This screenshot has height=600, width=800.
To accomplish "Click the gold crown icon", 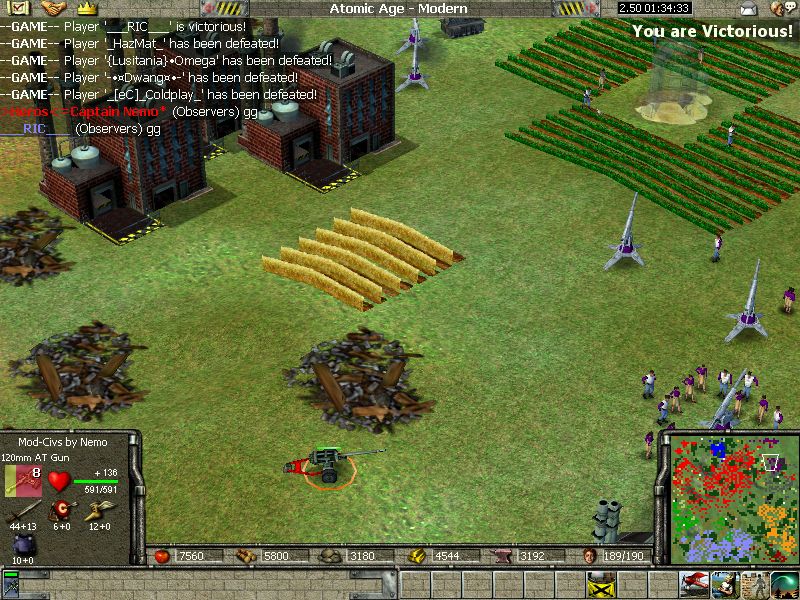I will click(85, 8).
